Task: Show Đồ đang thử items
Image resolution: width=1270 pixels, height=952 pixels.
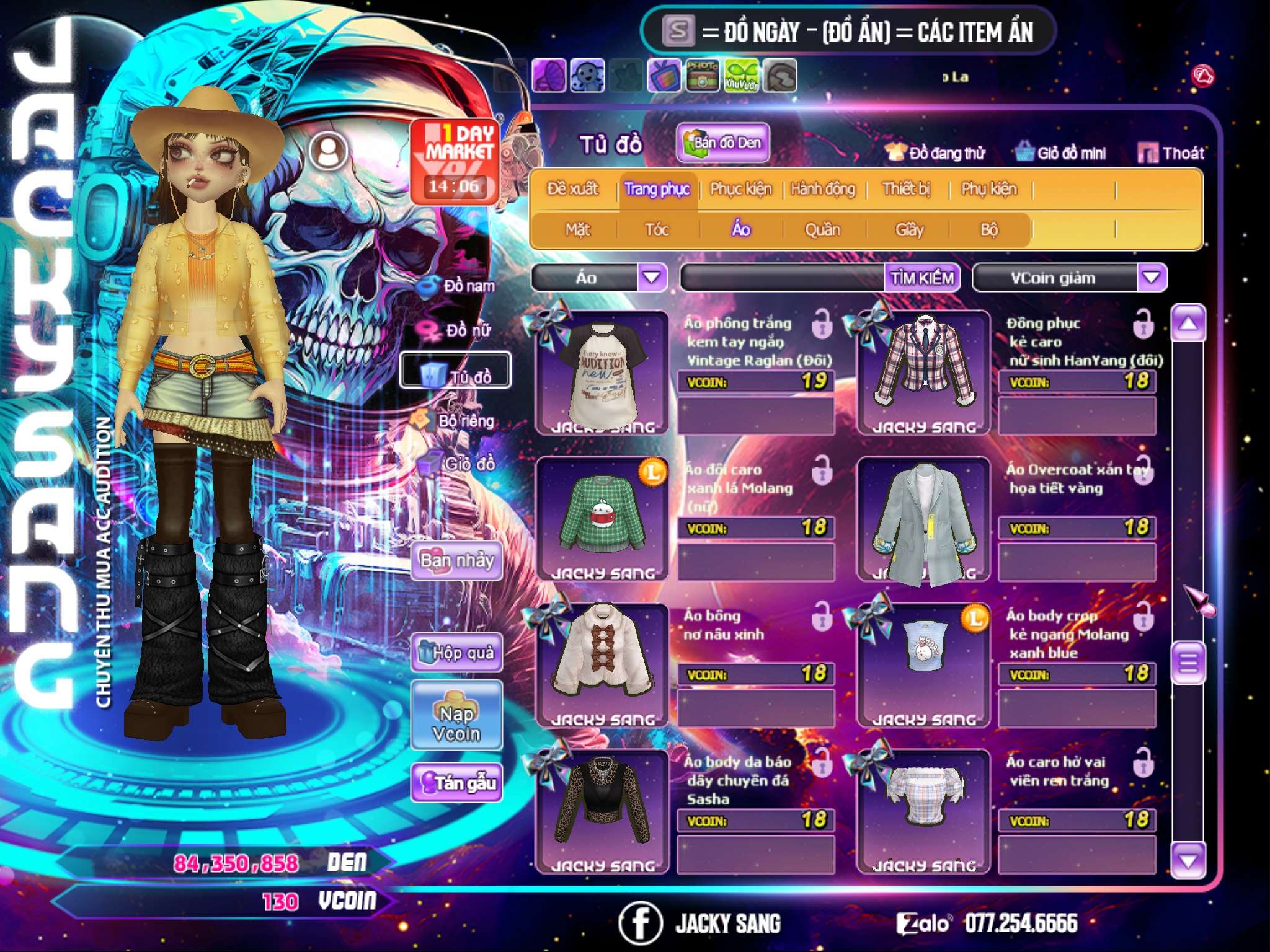Action: tap(935, 152)
